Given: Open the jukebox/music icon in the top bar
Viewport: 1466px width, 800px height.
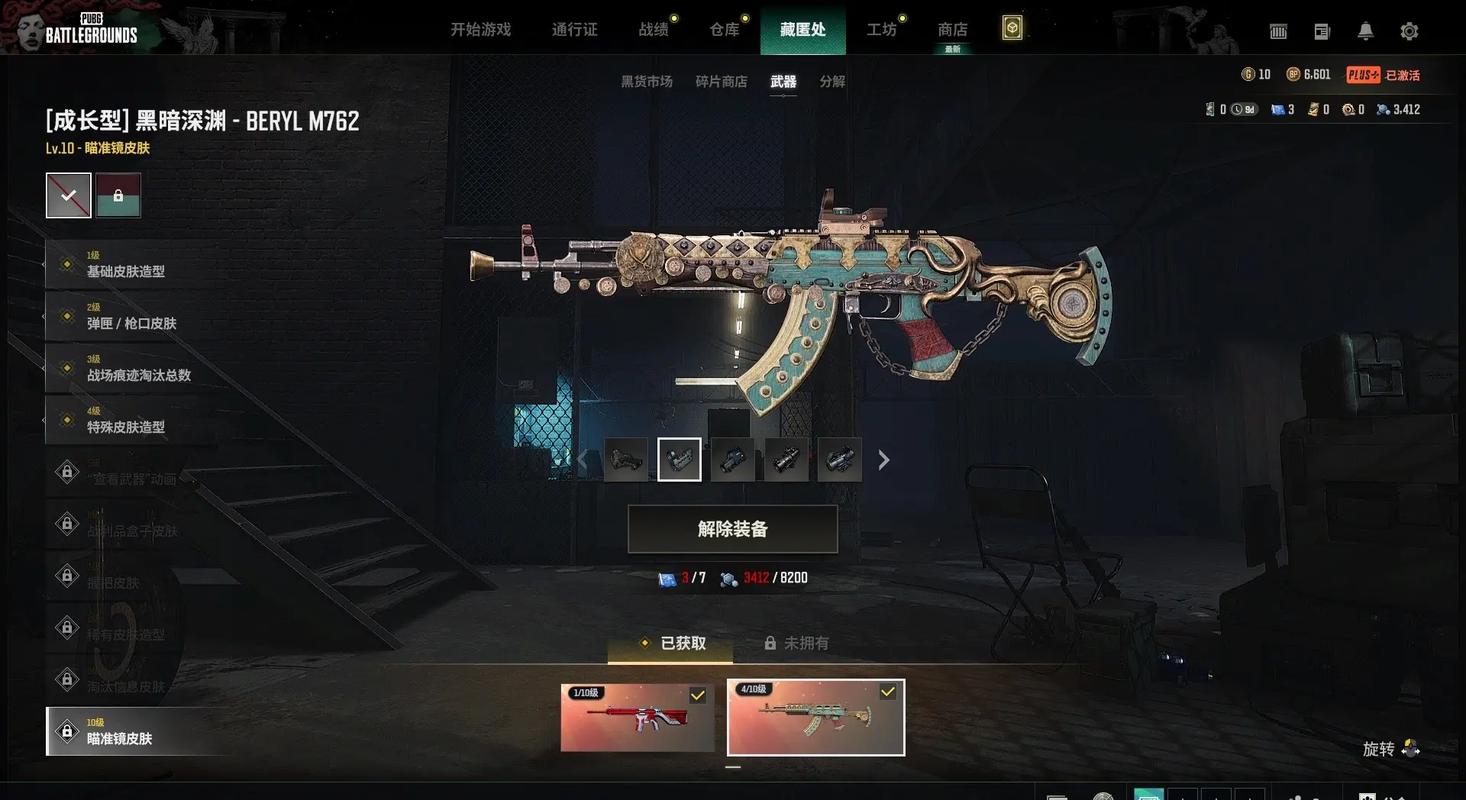Looking at the screenshot, I should [1277, 31].
